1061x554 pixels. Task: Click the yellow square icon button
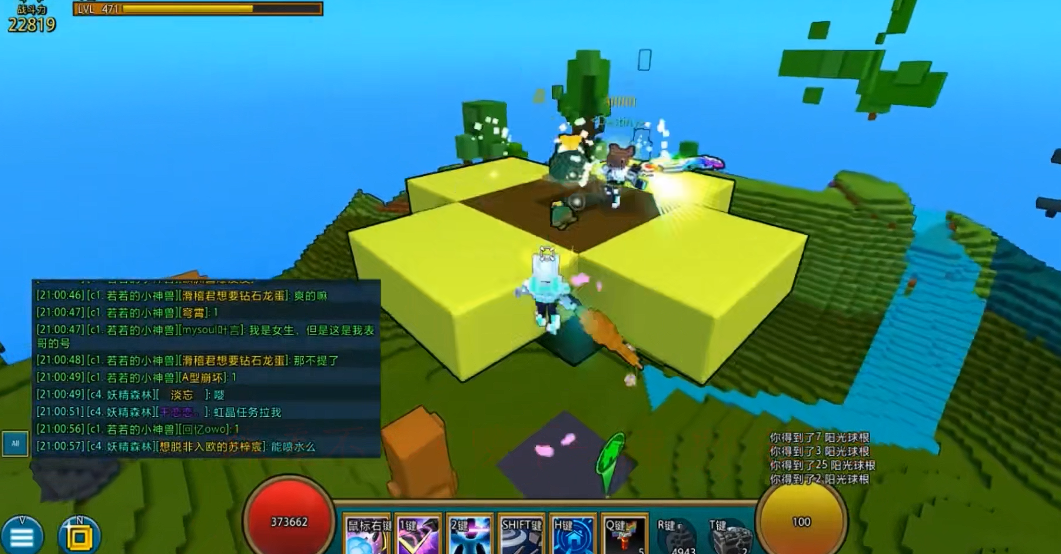78,535
